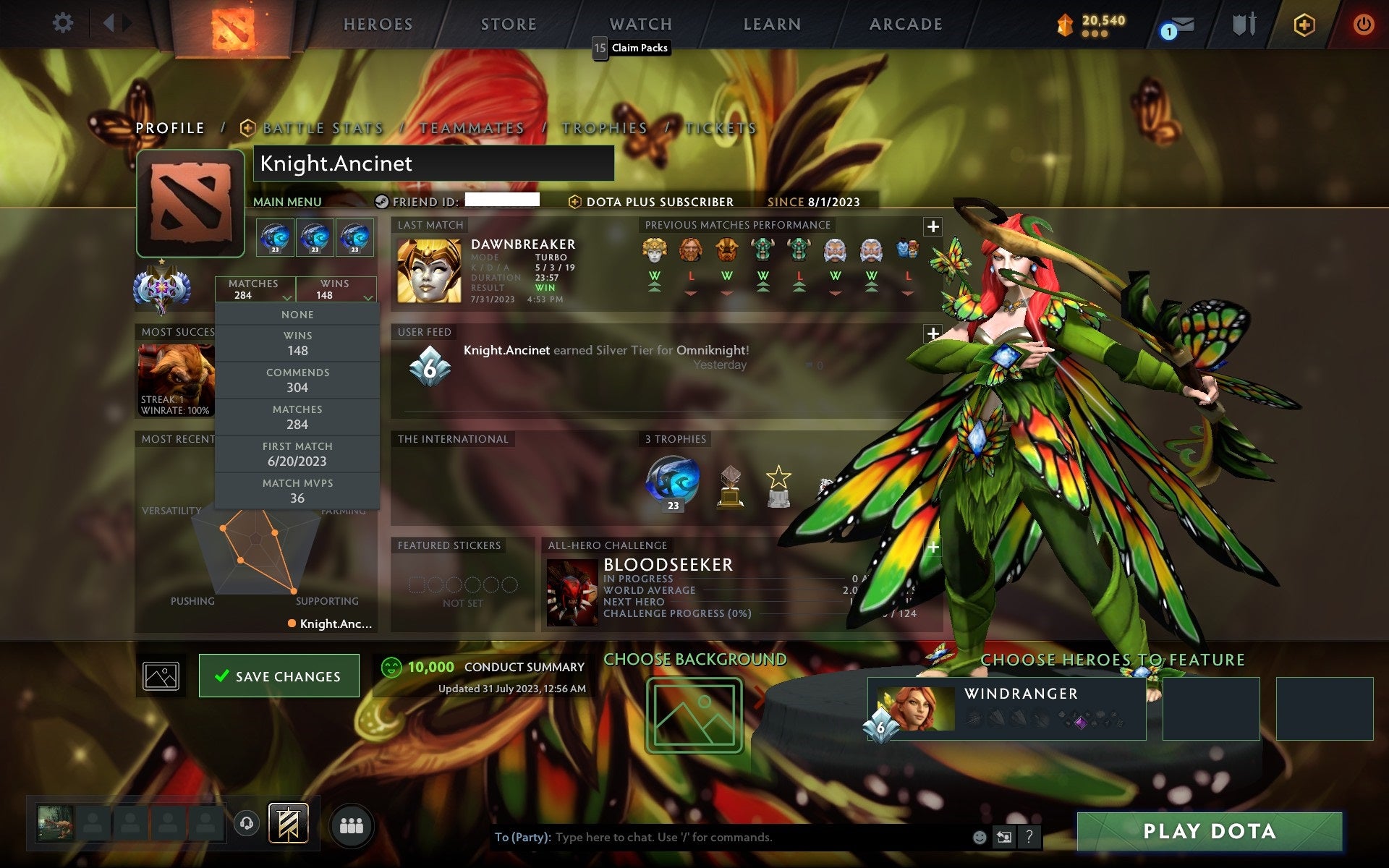Expand the All-Hero Challenge panel
The image size is (1389, 868).
pos(933,548)
